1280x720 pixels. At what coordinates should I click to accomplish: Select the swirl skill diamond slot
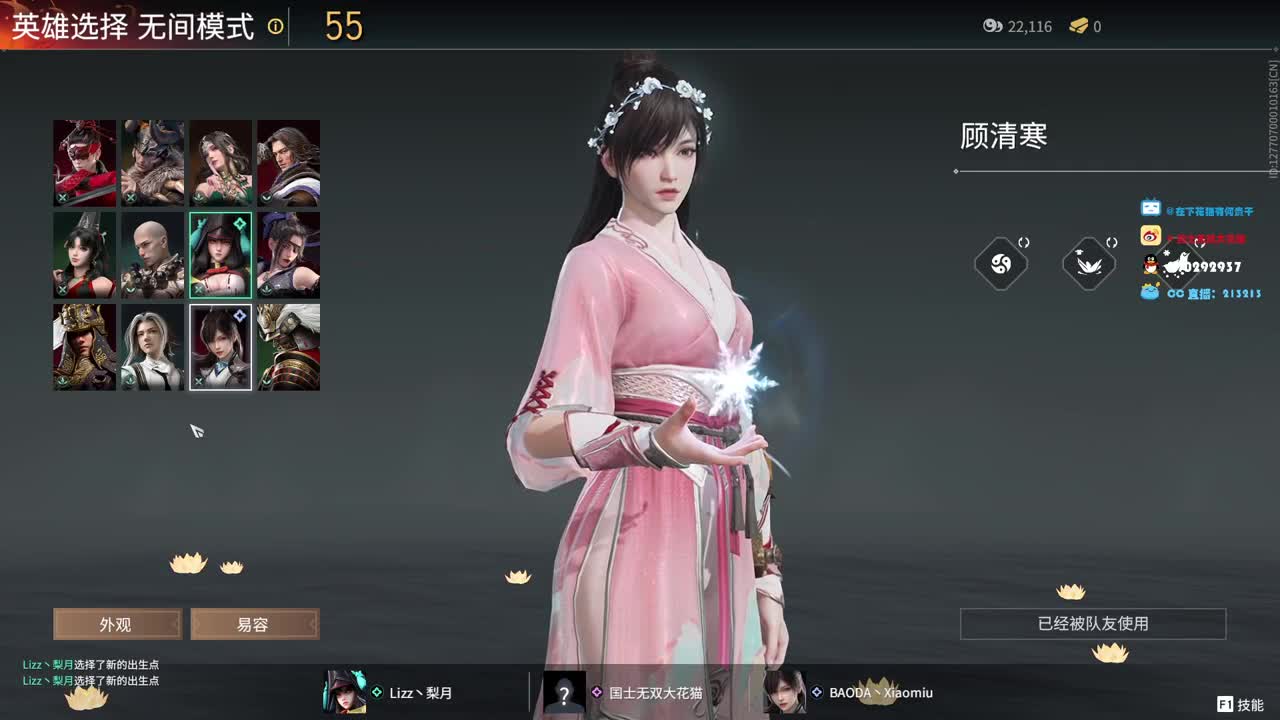coord(1001,262)
